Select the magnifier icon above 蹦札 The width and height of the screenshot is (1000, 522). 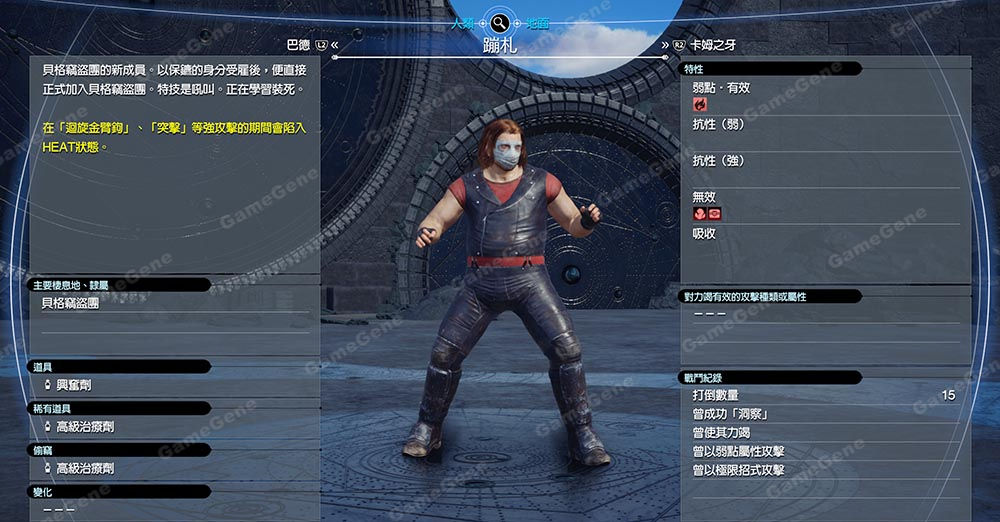tap(498, 22)
